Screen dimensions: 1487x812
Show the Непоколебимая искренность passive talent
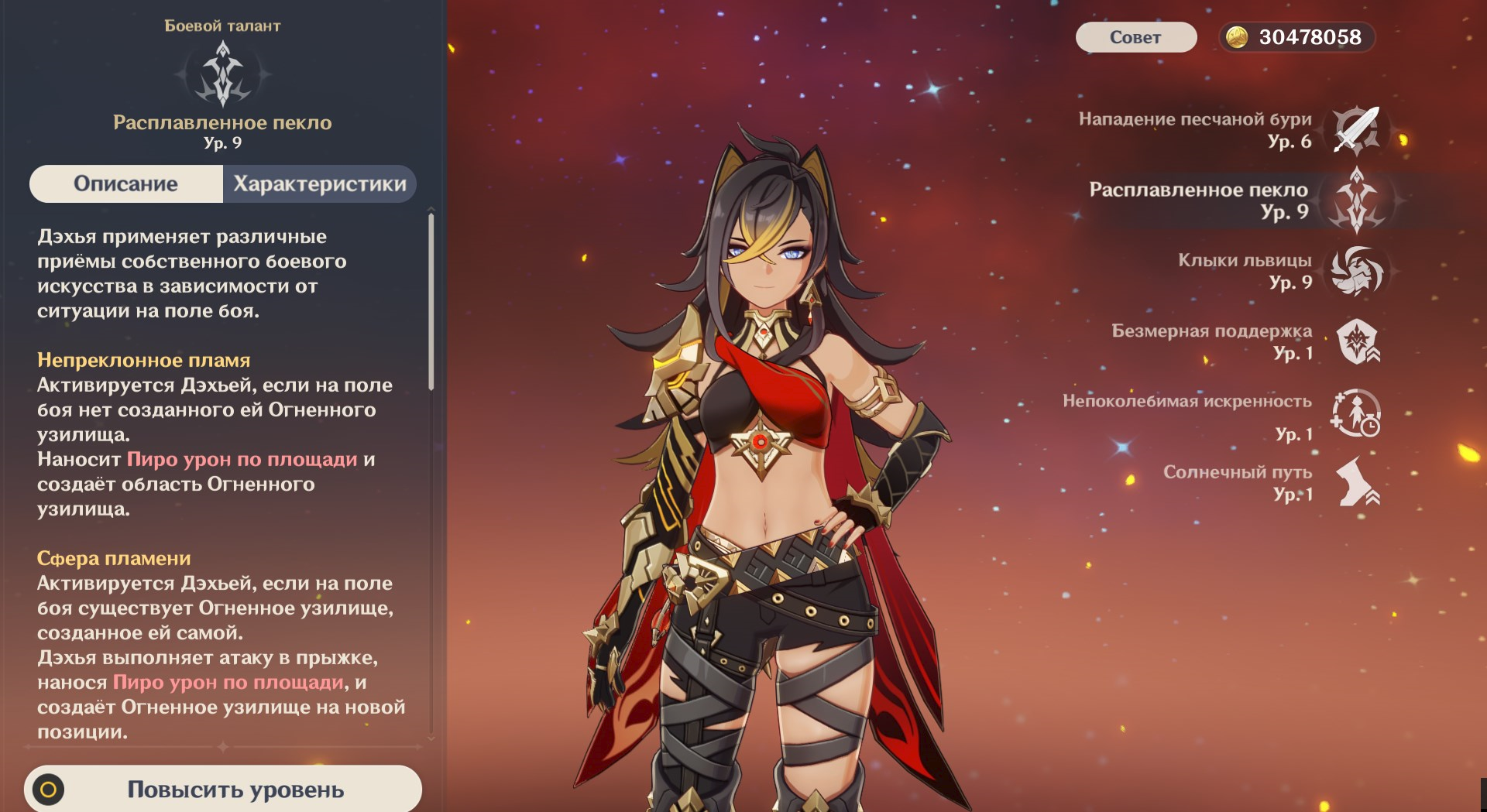coord(1355,413)
